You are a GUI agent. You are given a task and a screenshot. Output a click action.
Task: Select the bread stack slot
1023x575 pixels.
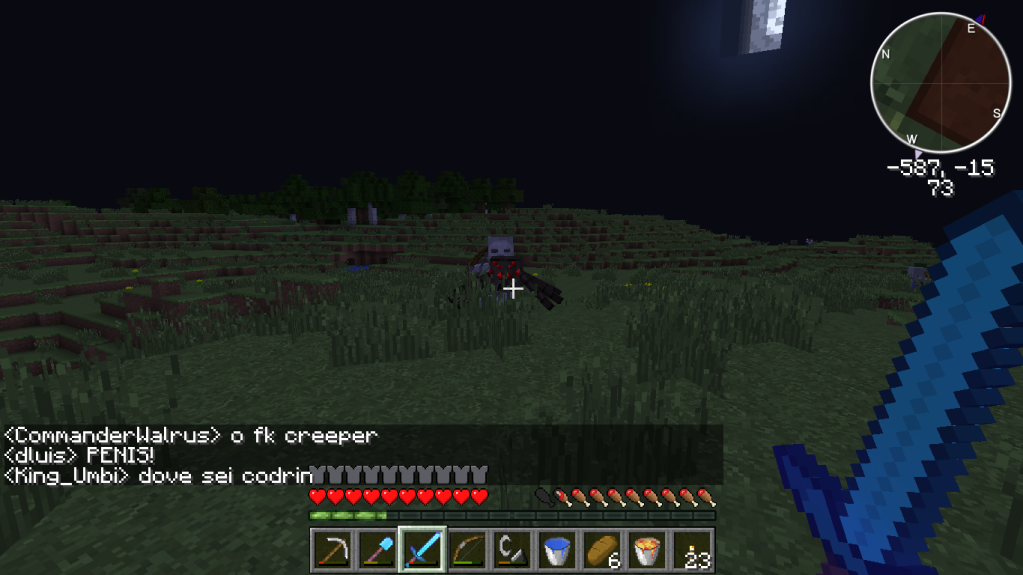point(603,550)
